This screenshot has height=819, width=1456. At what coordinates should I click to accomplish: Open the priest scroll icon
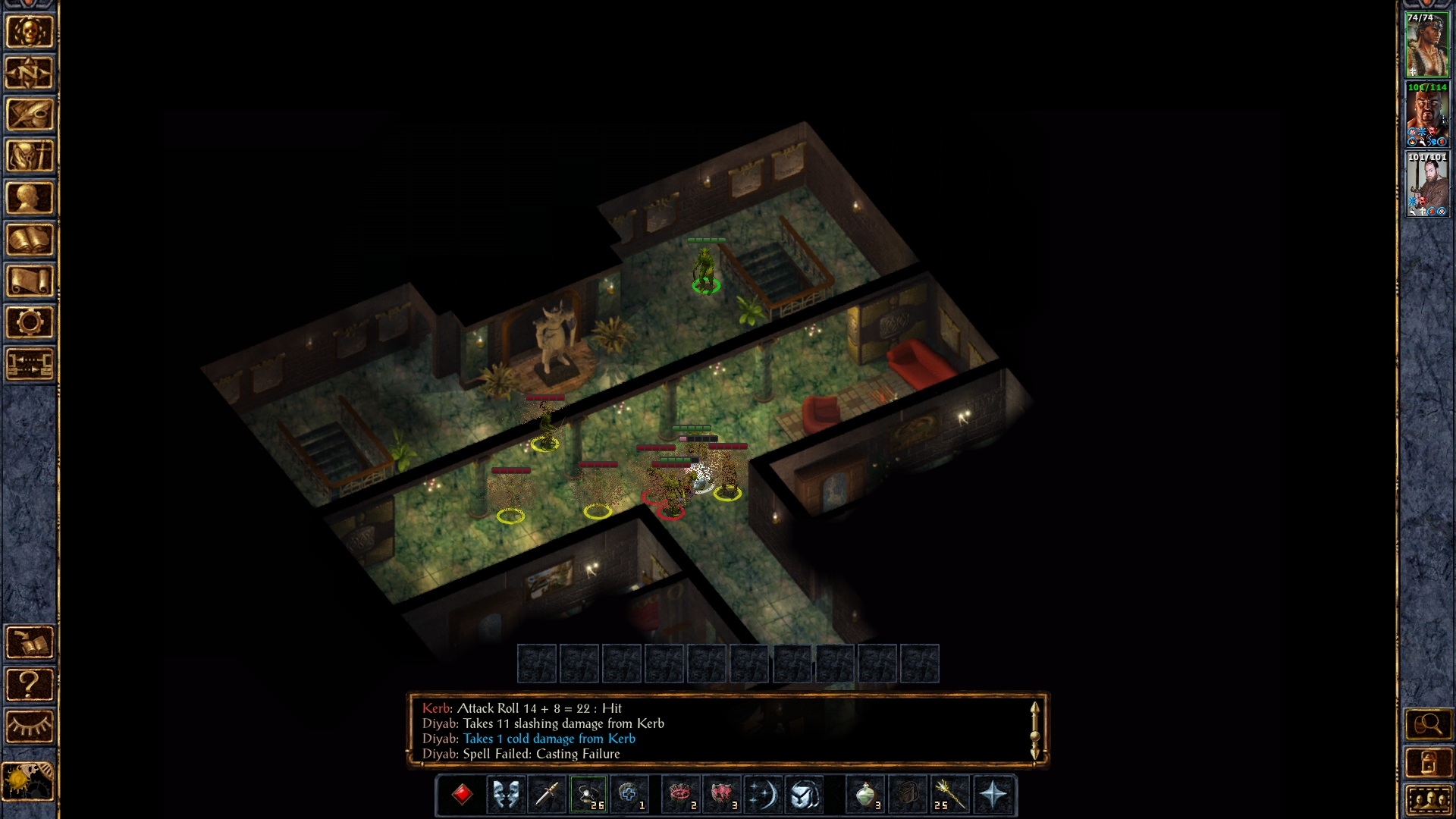(30, 281)
